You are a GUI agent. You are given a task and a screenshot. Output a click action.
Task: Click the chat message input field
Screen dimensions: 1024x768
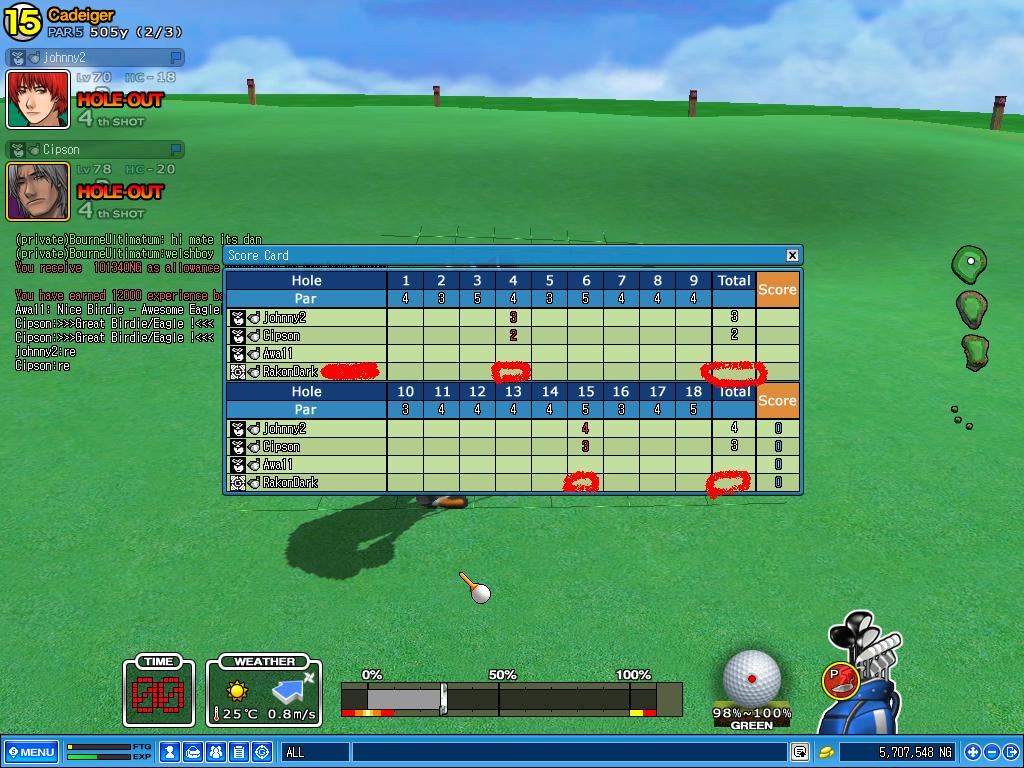point(568,752)
